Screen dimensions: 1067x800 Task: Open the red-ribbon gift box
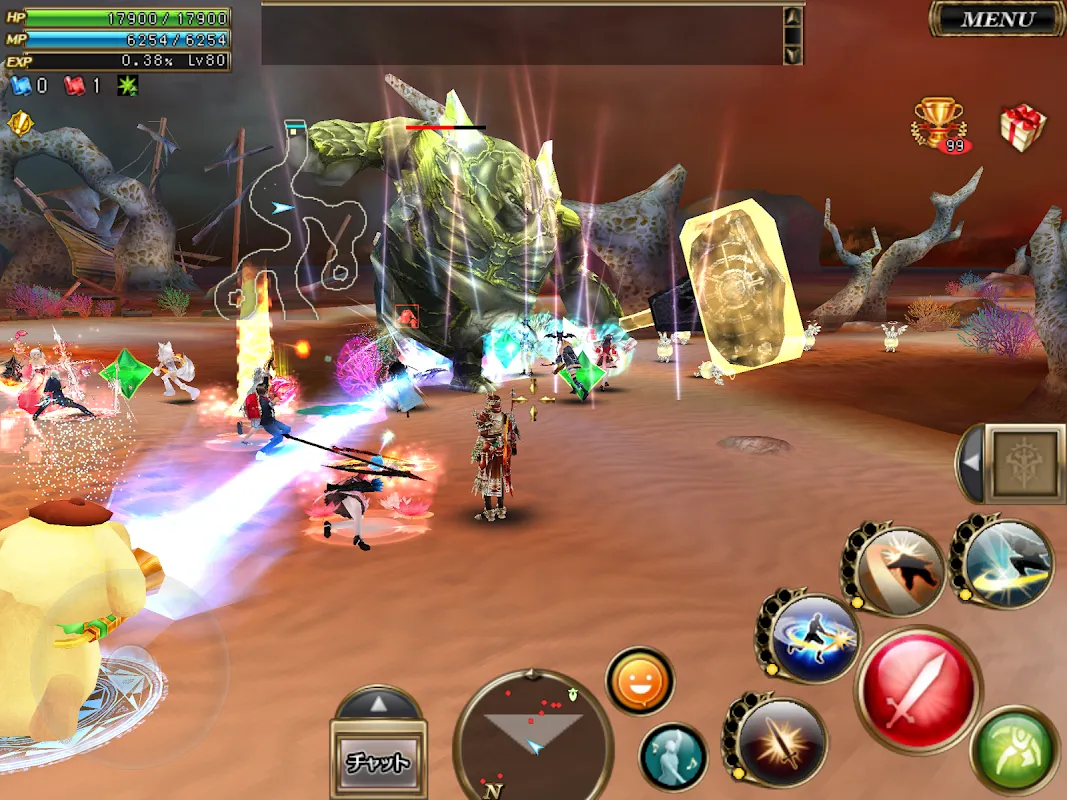point(1022,128)
